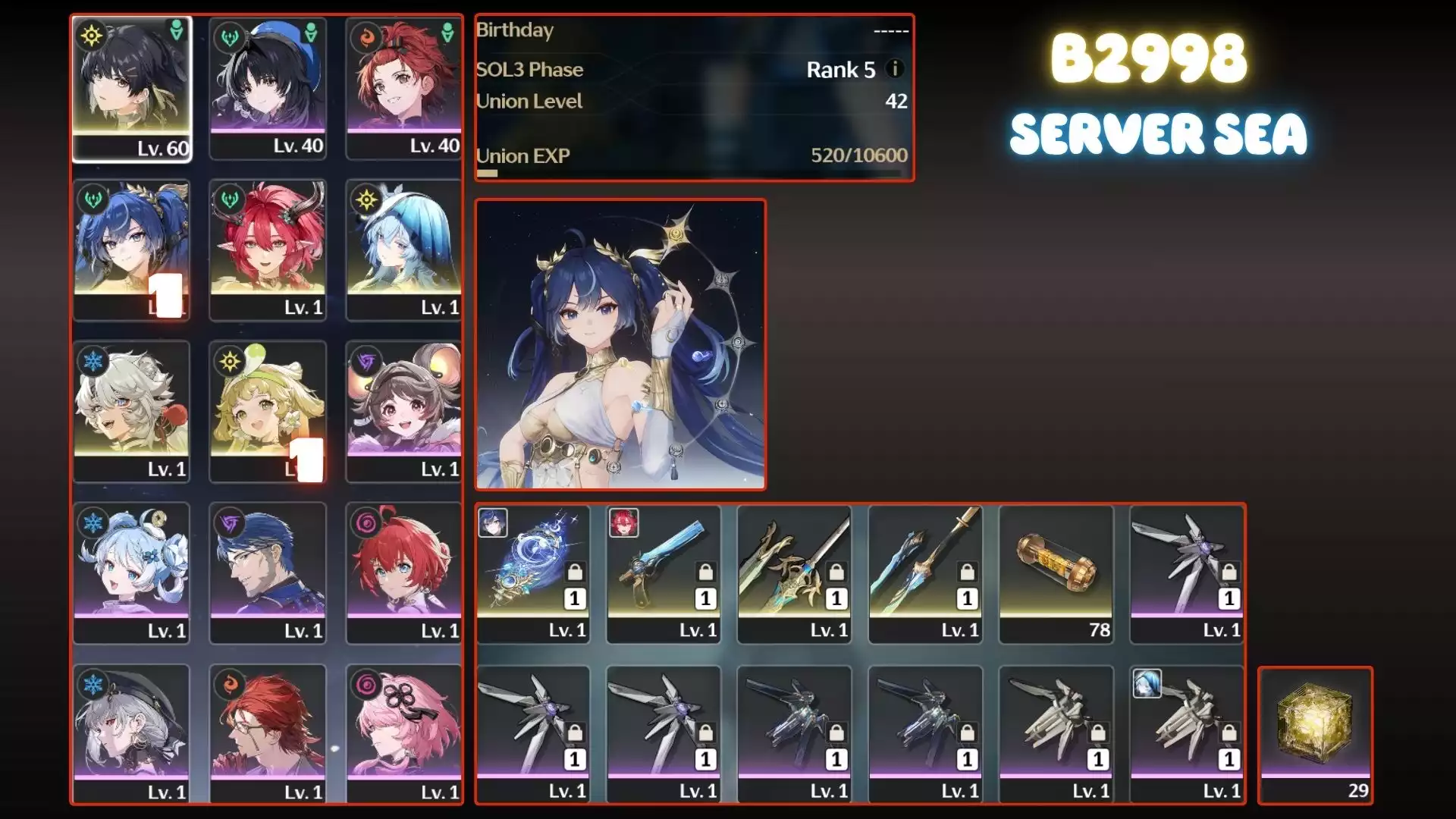Choose the Lv. 40 girl with blue beret
Viewport: 1456px width, 819px height.
(268, 88)
